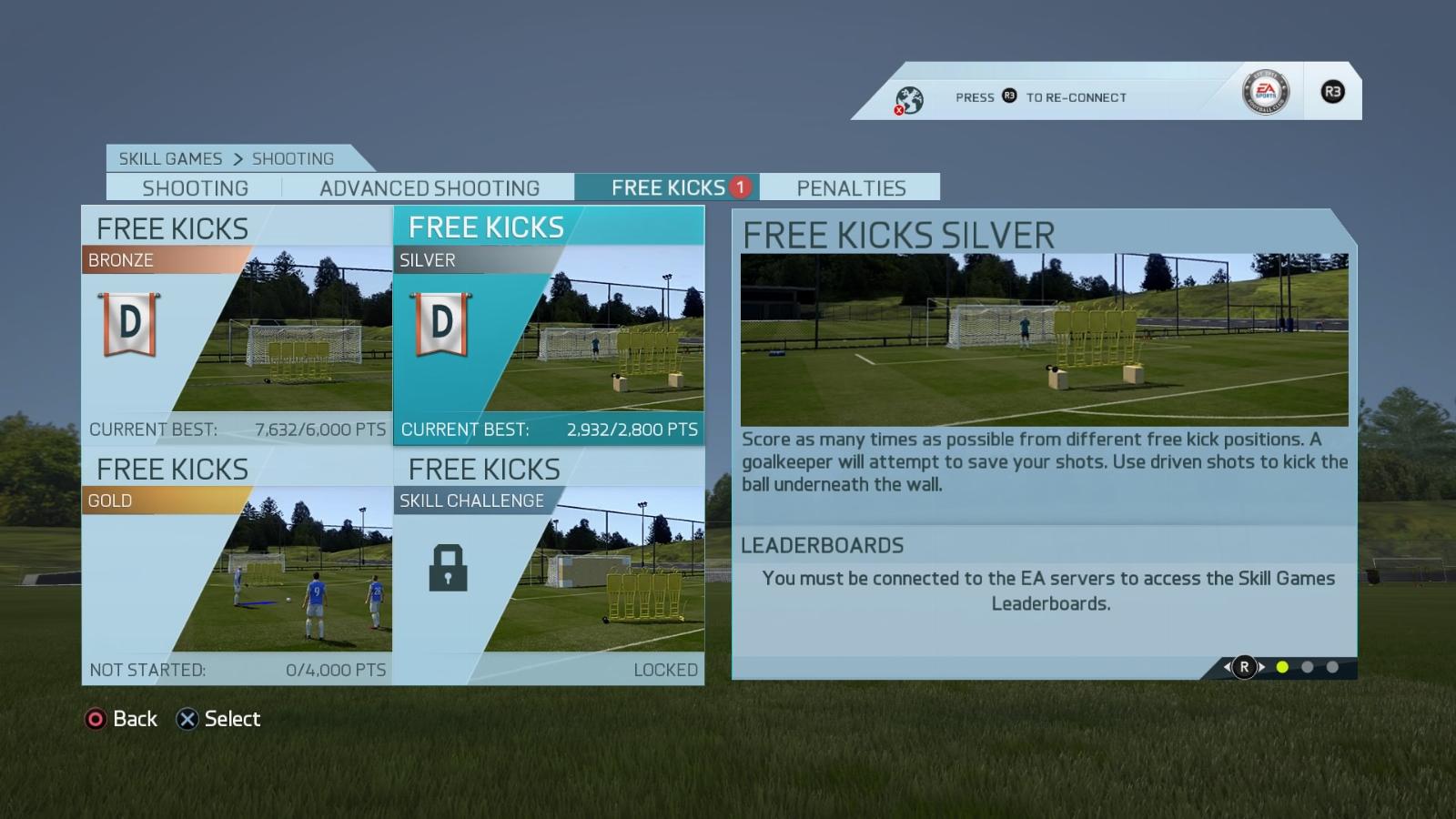Start the Free Kicks Gold challenge

pyautogui.click(x=237, y=566)
